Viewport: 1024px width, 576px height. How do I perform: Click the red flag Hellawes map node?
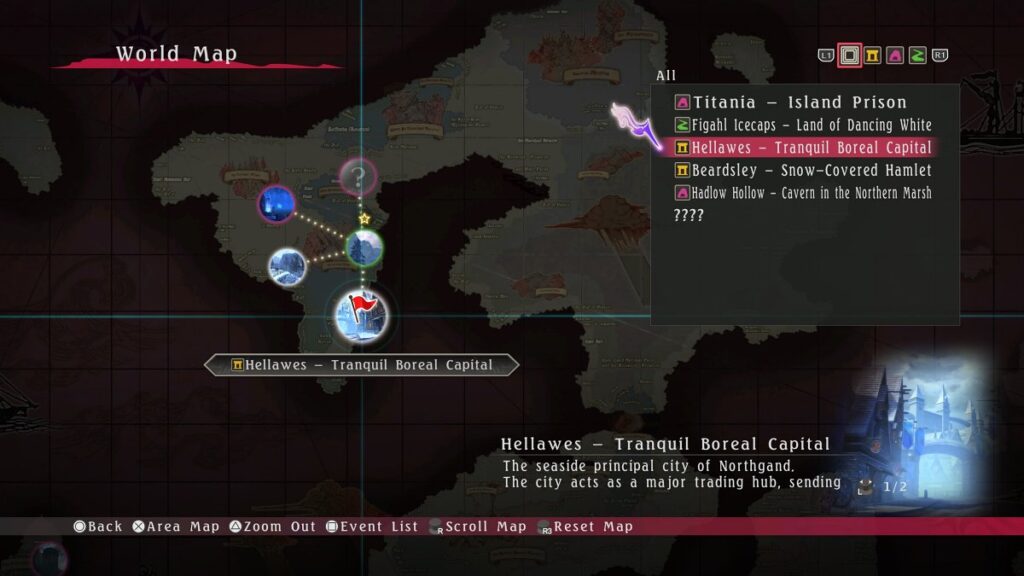[x=361, y=314]
